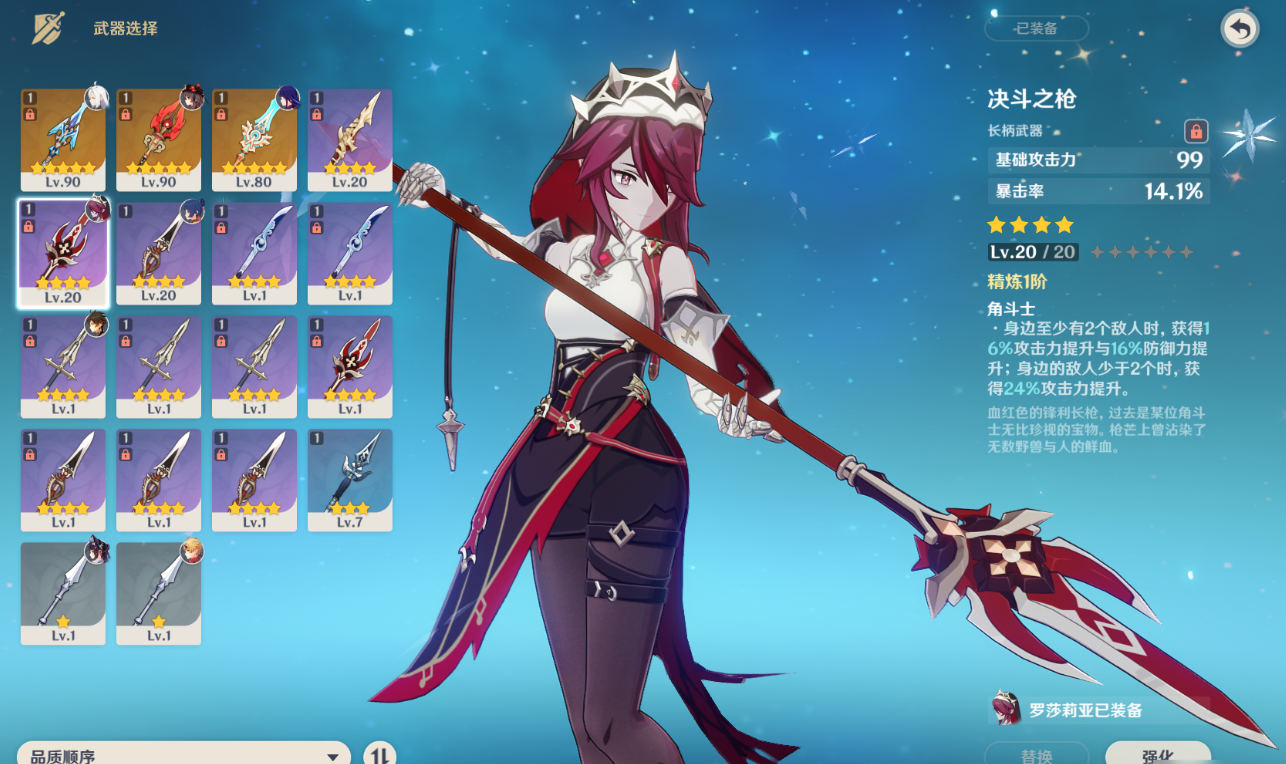Viewport: 1286px width, 764px height.
Task: Click the 已装备 button at top
Action: click(1036, 28)
